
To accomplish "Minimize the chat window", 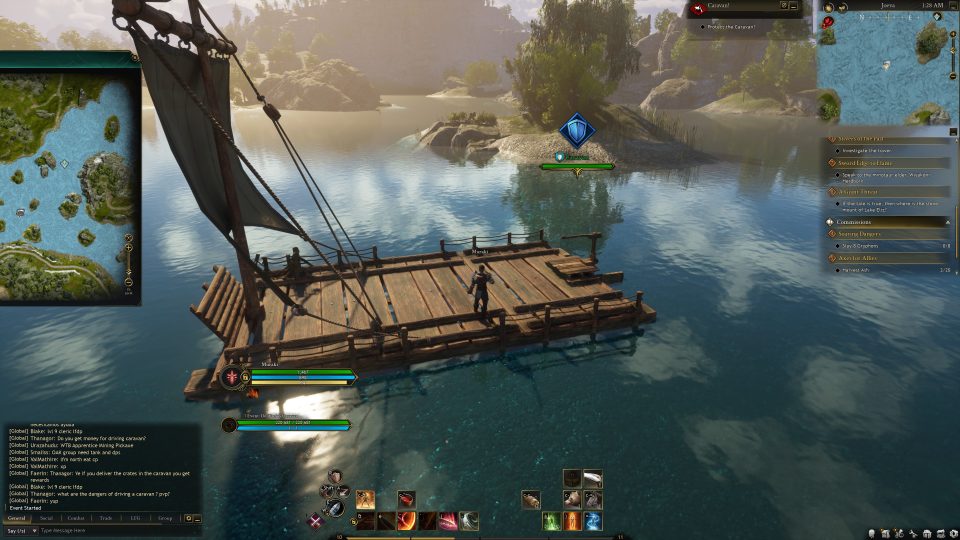I will click(198, 518).
